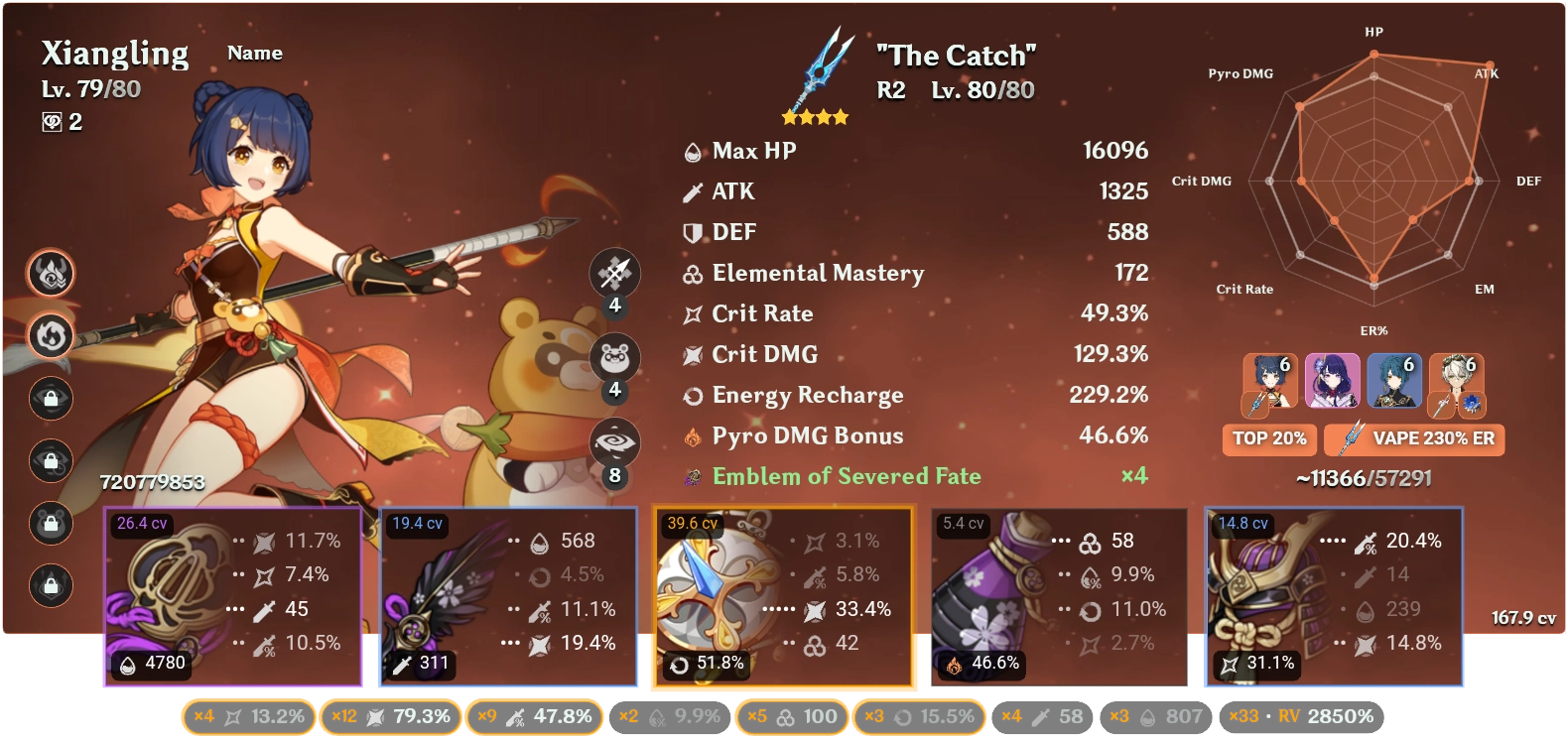Click the Energy Recharge stat icon
The width and height of the screenshot is (1568, 741).
[692, 395]
